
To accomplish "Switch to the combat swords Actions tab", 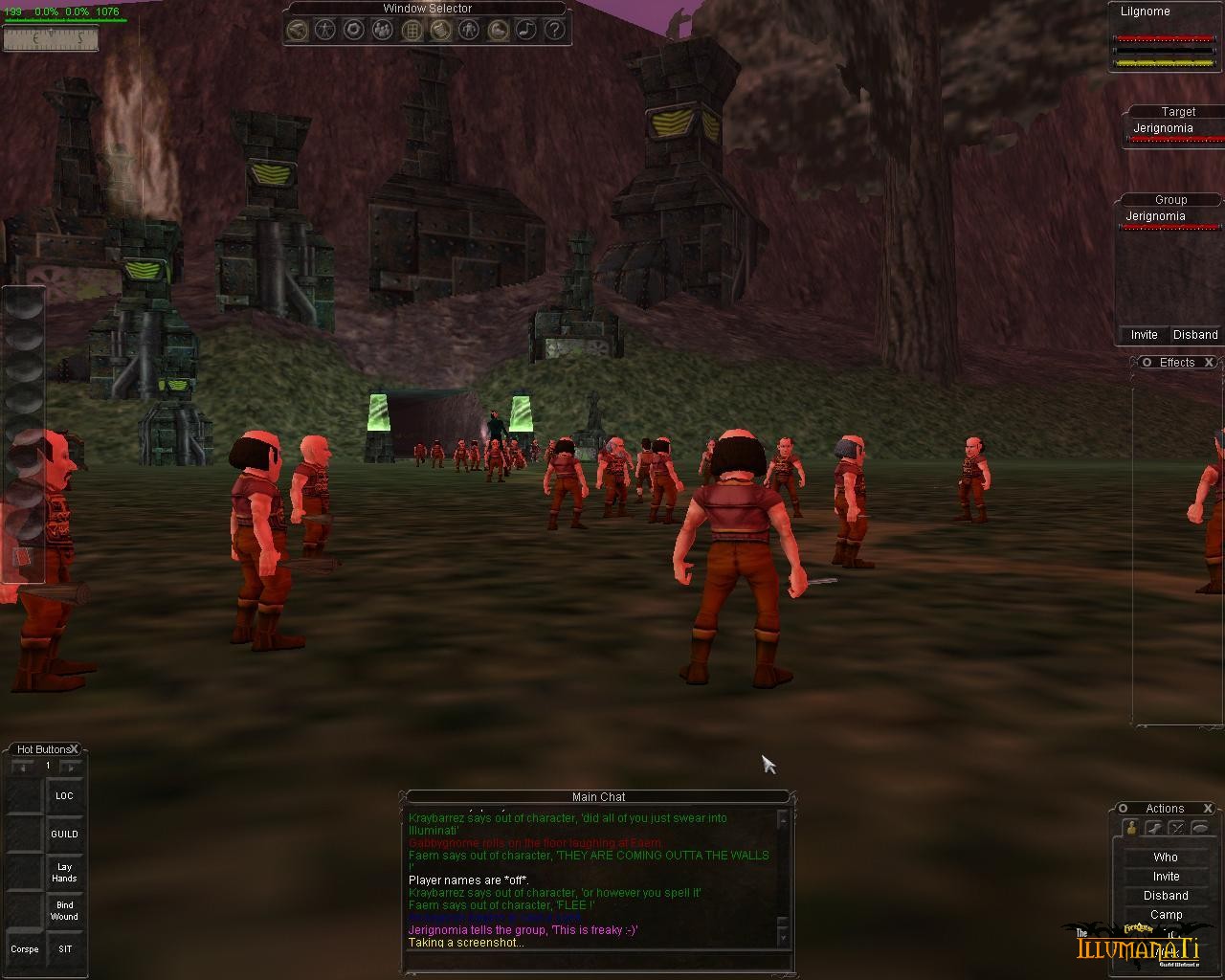I will 1177,829.
